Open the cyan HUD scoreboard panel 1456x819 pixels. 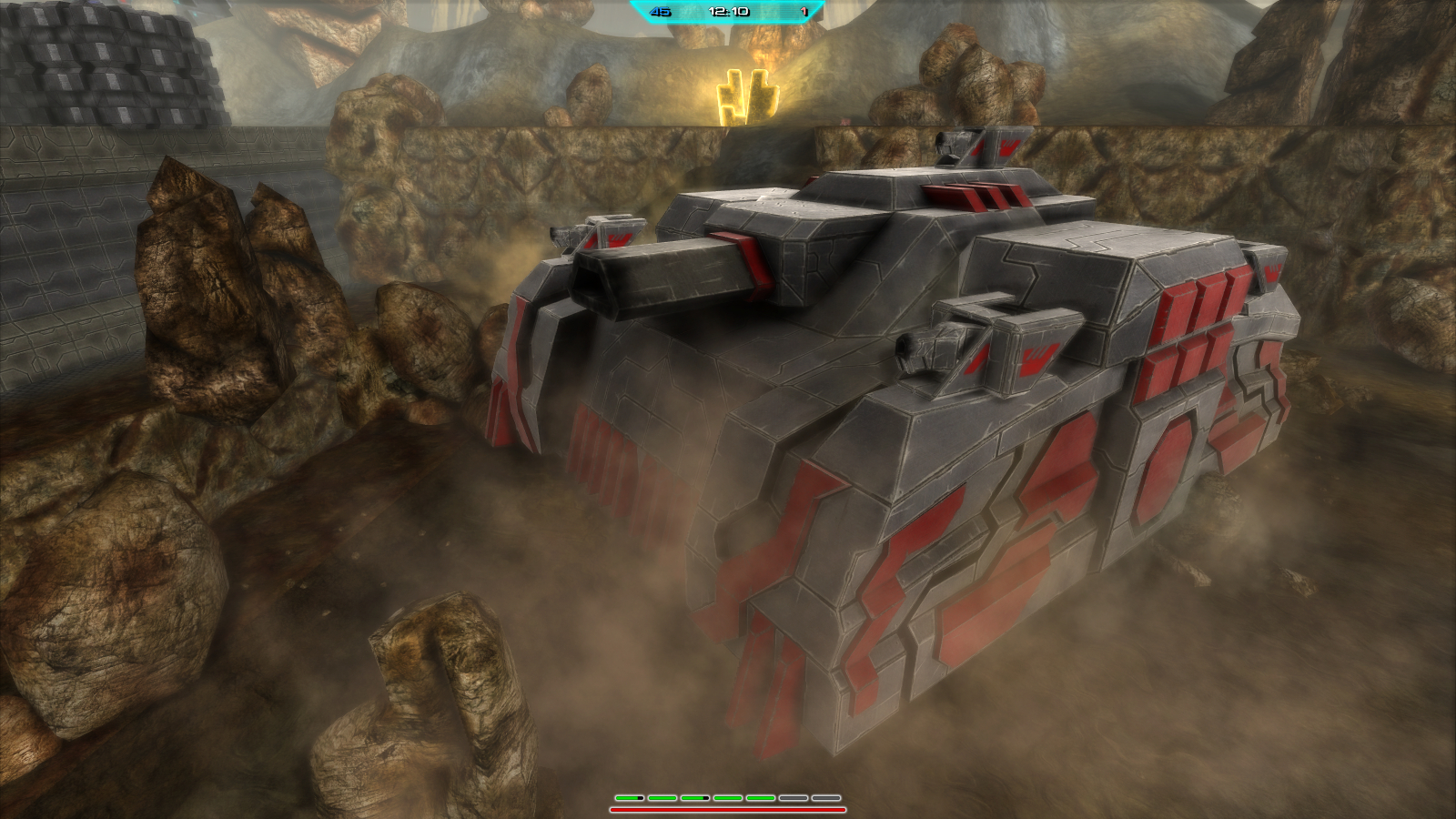728,12
